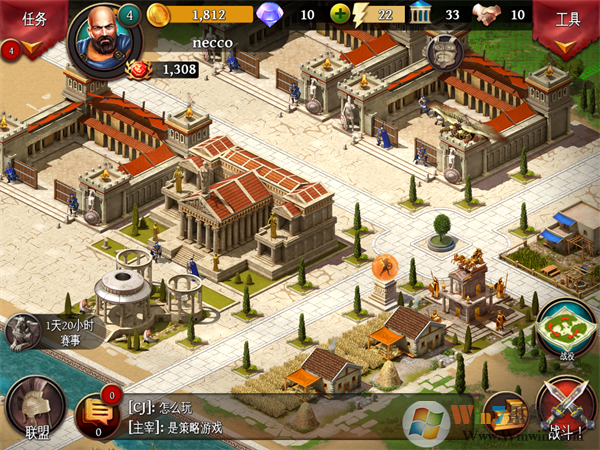Tap the gold coin currency icon
The width and height of the screenshot is (600, 450).
159,15
